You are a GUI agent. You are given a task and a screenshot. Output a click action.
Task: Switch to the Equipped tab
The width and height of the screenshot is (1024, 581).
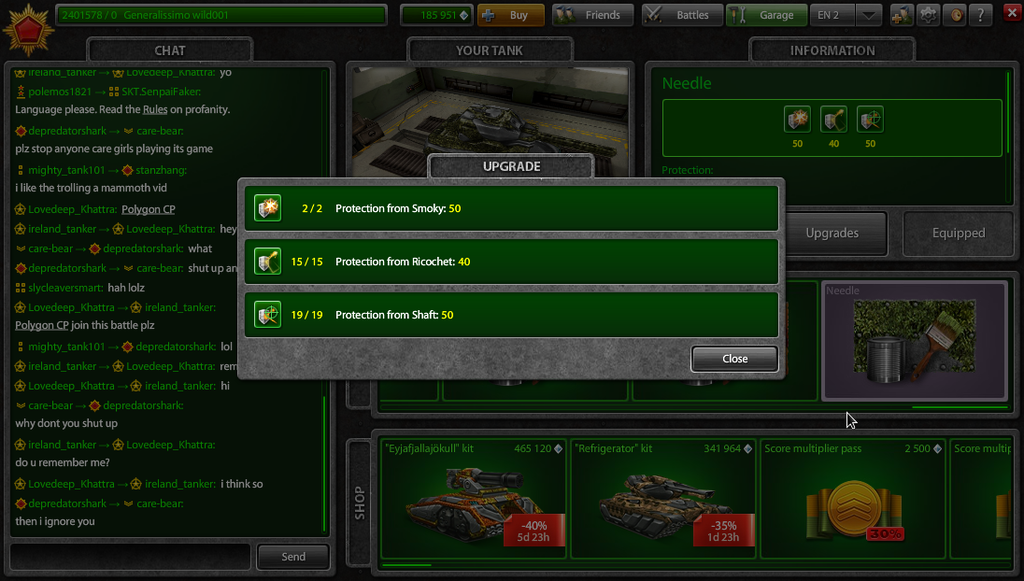[958, 233]
